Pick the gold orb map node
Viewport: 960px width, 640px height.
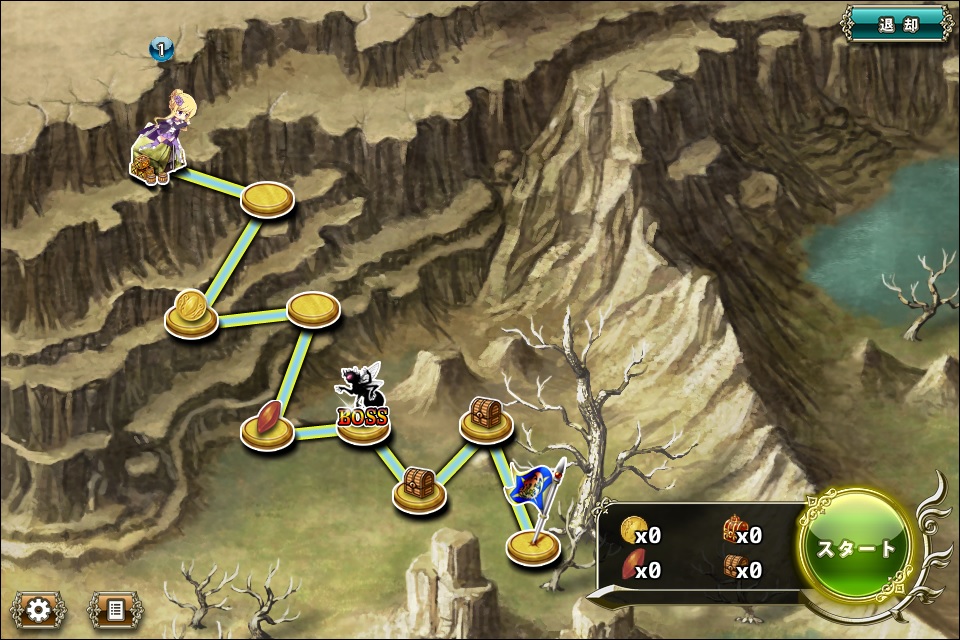pos(191,312)
